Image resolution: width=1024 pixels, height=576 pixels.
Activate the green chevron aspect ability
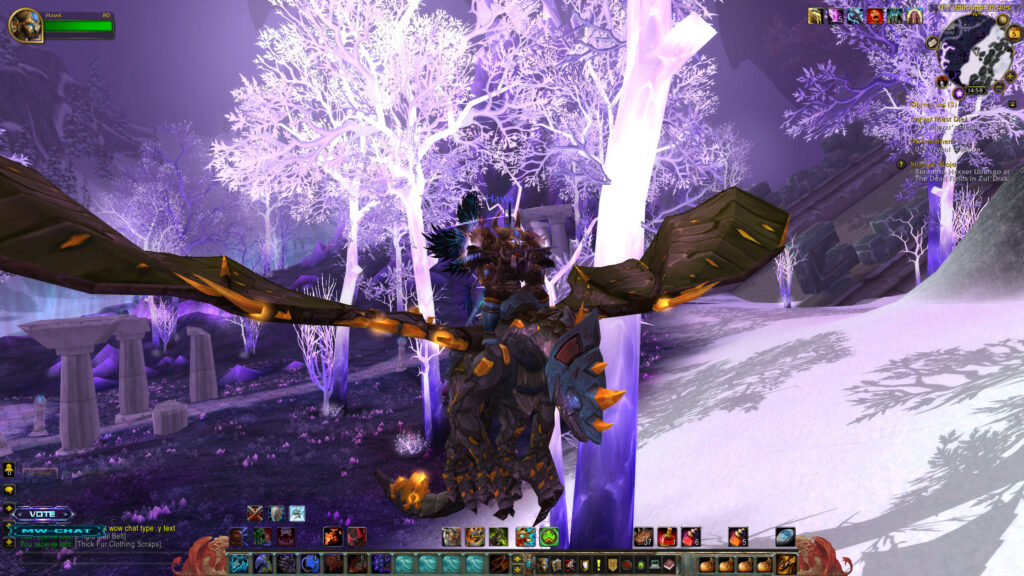549,537
